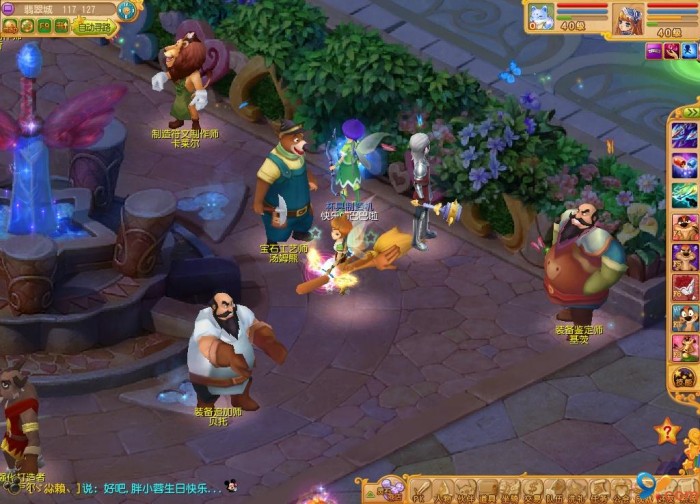This screenshot has width=700, height=504.
Task: Click the 自动寻路 auto-pathfinding arrow button
Action: click(96, 28)
